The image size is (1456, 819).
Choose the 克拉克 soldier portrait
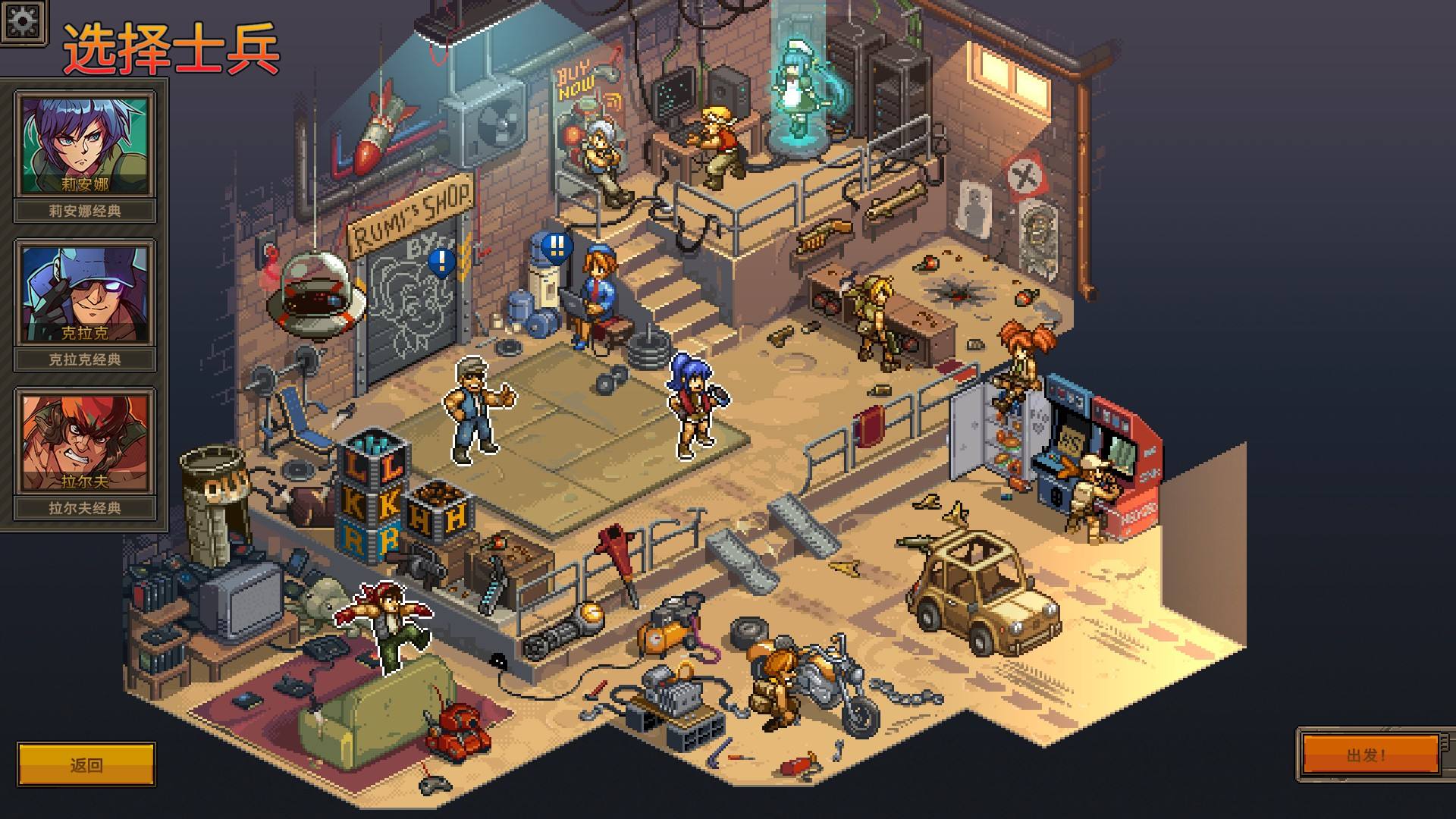[85, 294]
